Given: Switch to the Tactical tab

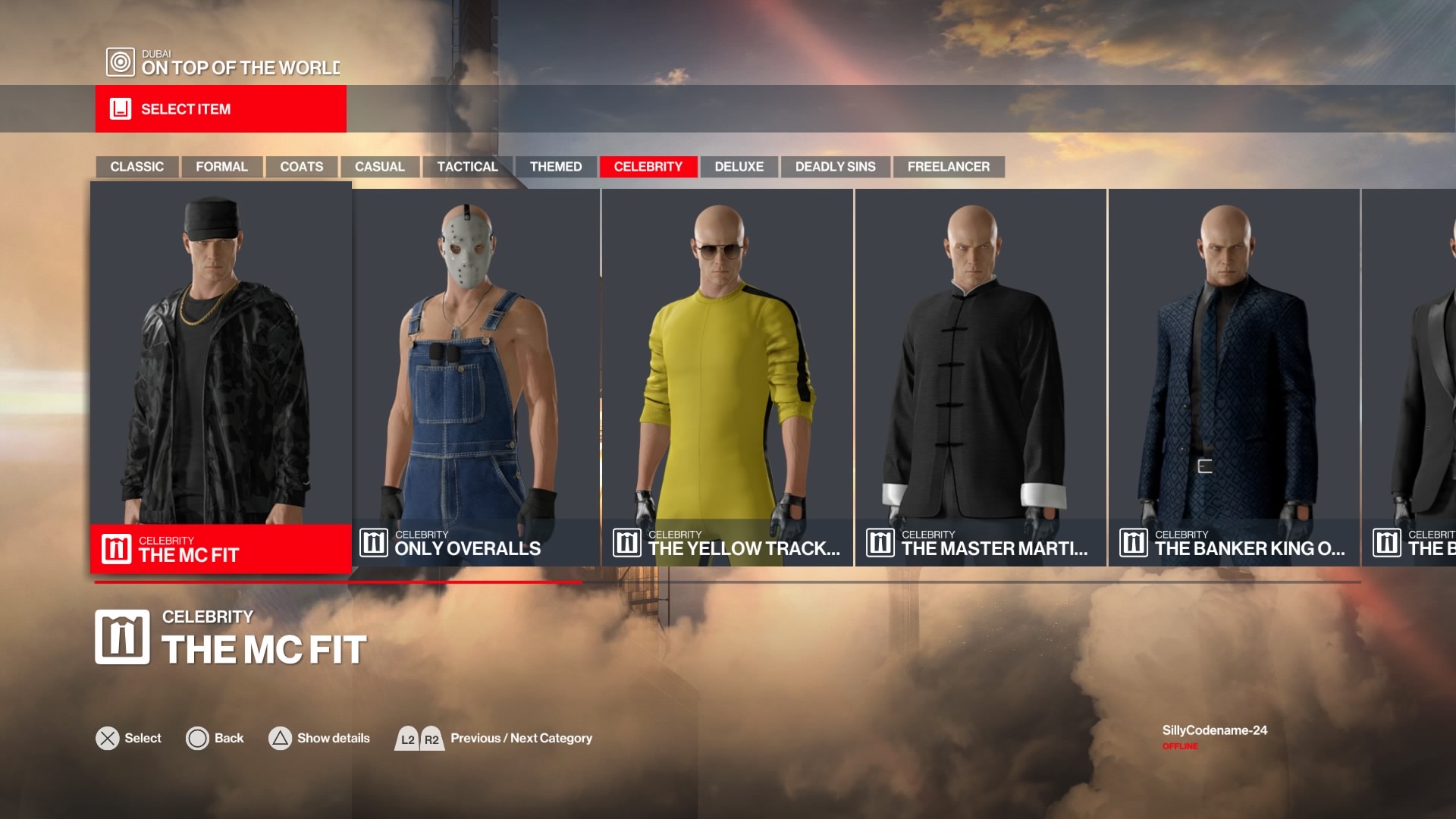Looking at the screenshot, I should pos(467,167).
